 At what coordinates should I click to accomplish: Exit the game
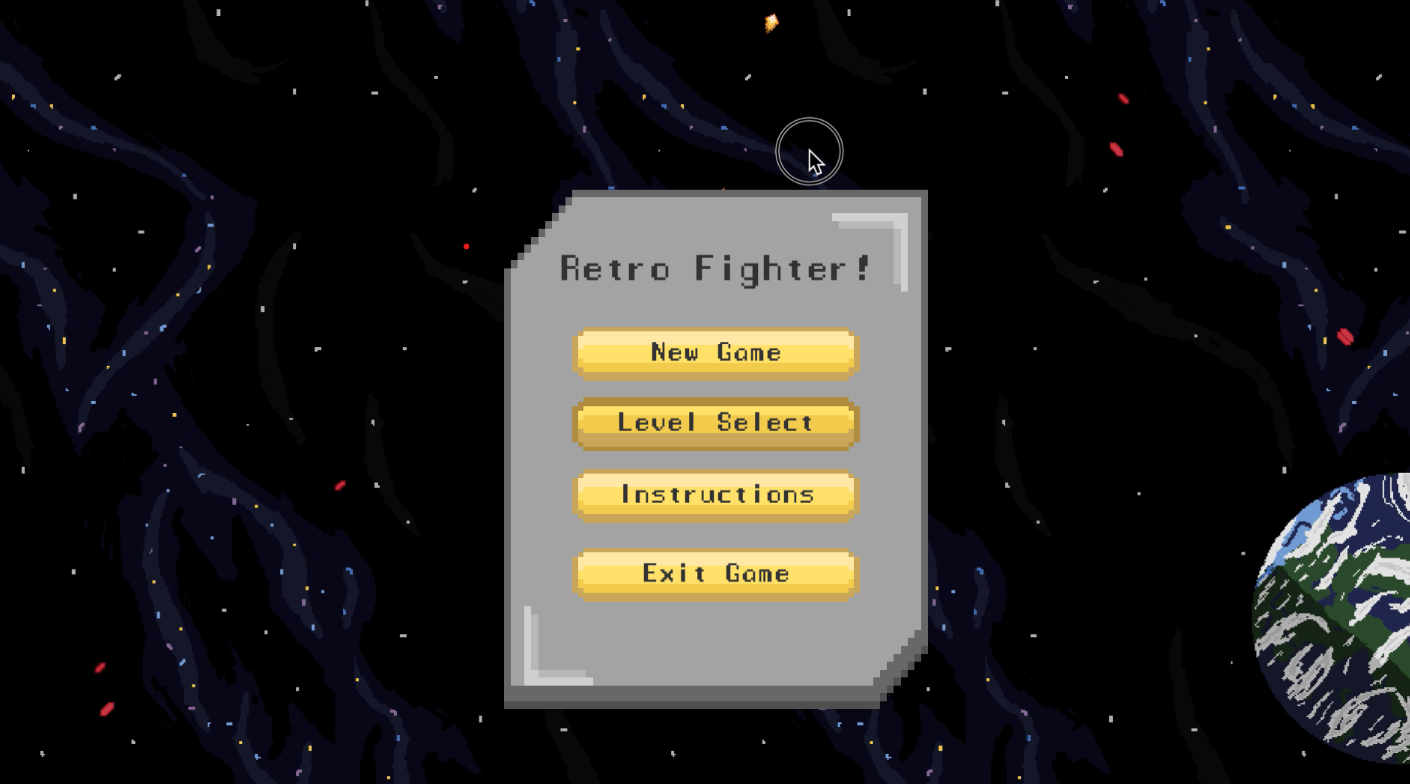[714, 572]
